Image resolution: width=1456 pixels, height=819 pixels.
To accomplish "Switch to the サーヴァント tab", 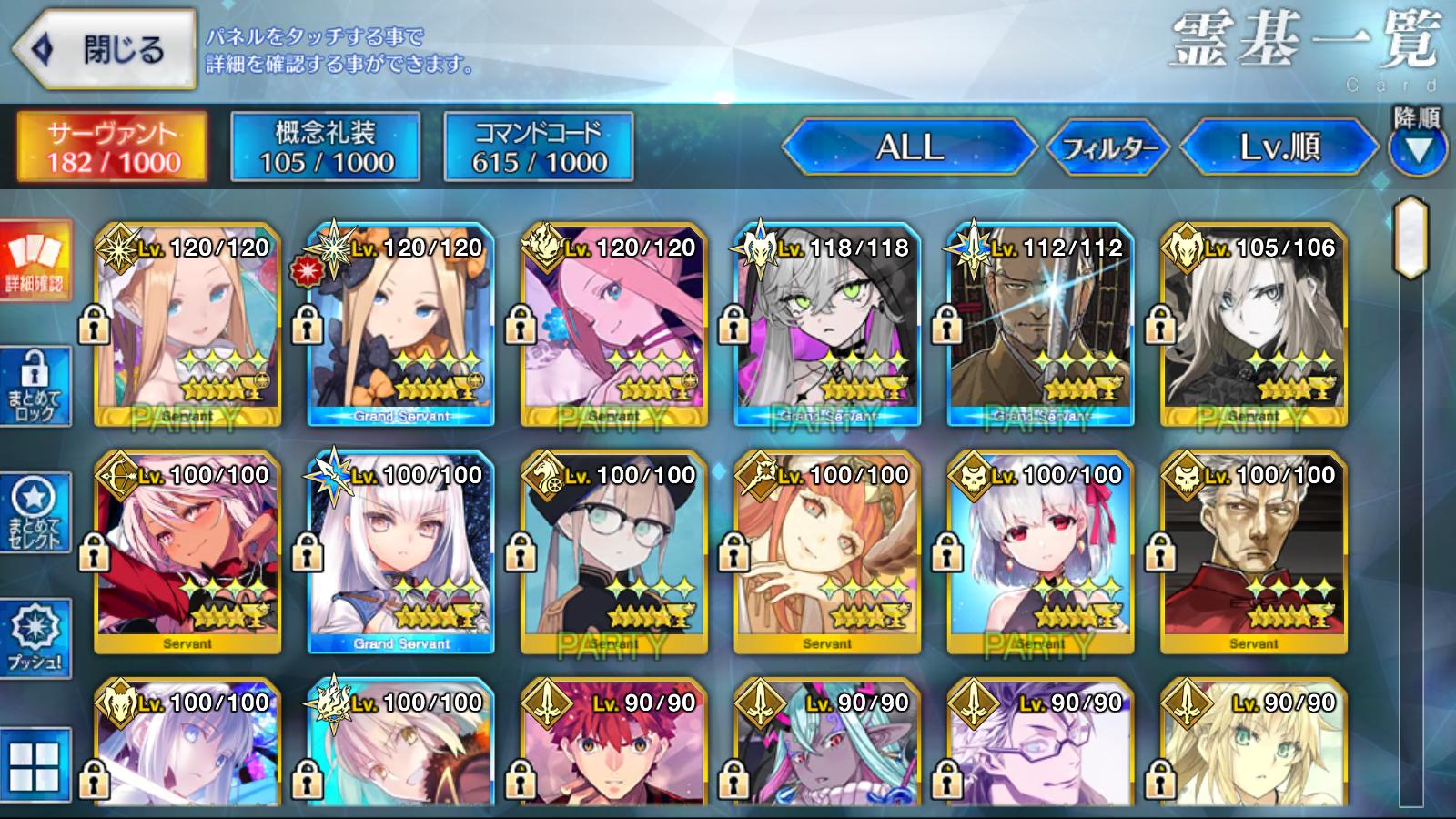I will click(x=112, y=147).
